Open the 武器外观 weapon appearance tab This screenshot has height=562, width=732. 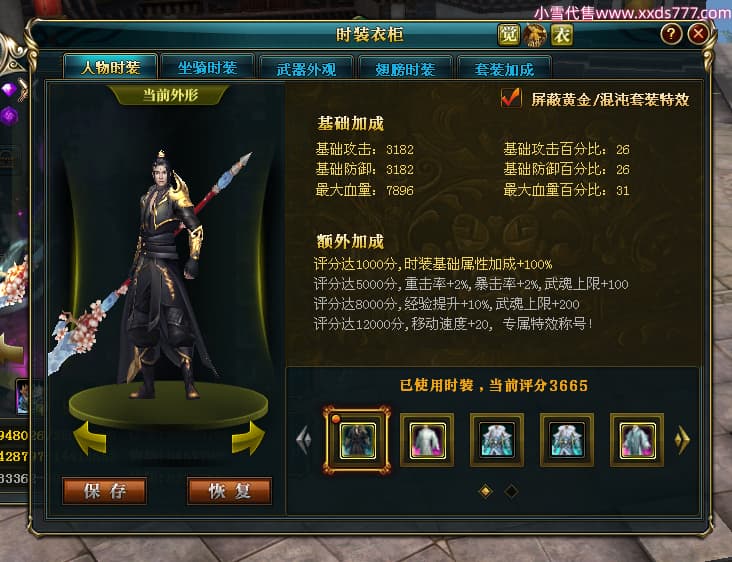pyautogui.click(x=306, y=69)
